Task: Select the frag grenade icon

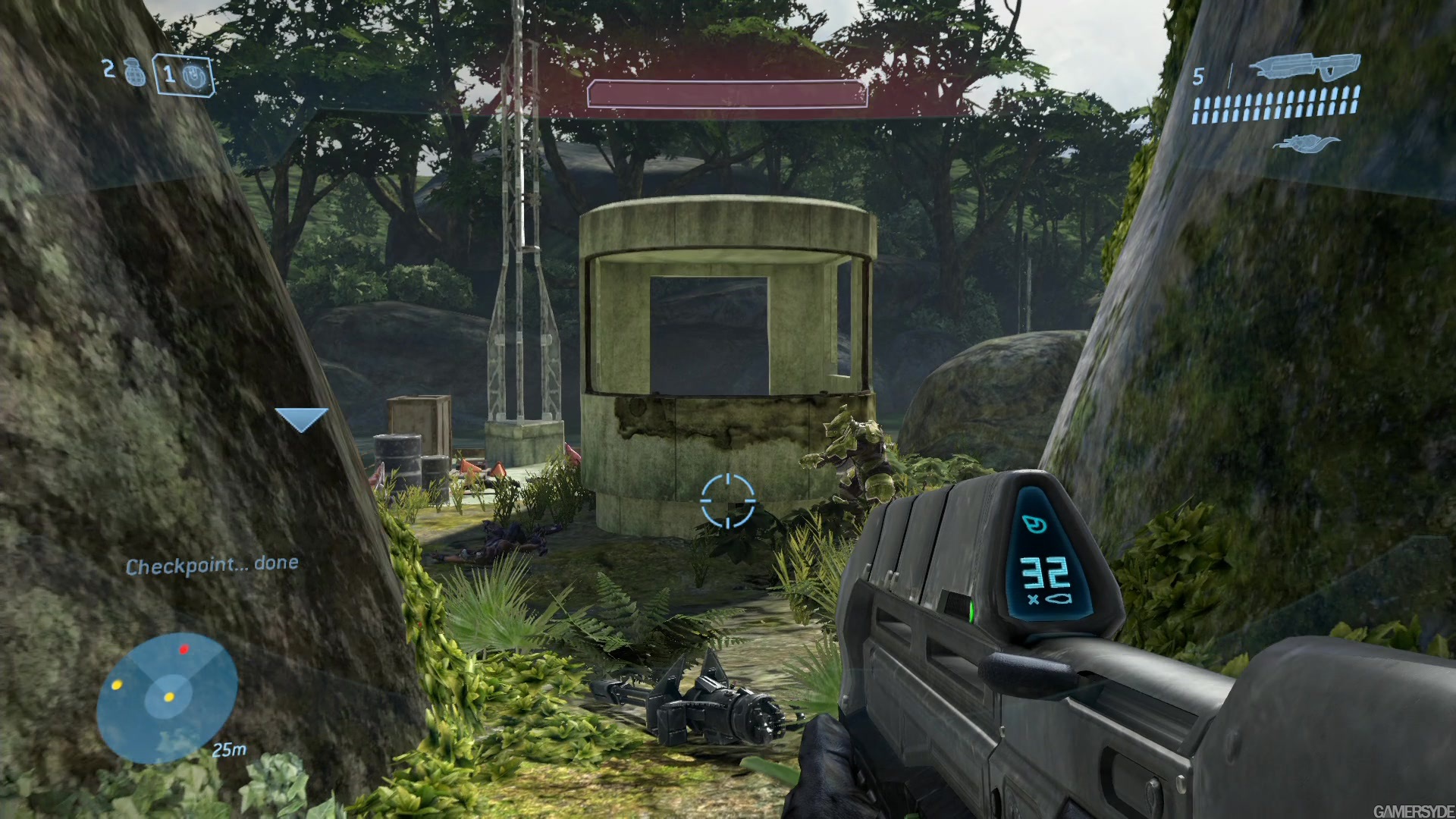Action: coord(135,73)
